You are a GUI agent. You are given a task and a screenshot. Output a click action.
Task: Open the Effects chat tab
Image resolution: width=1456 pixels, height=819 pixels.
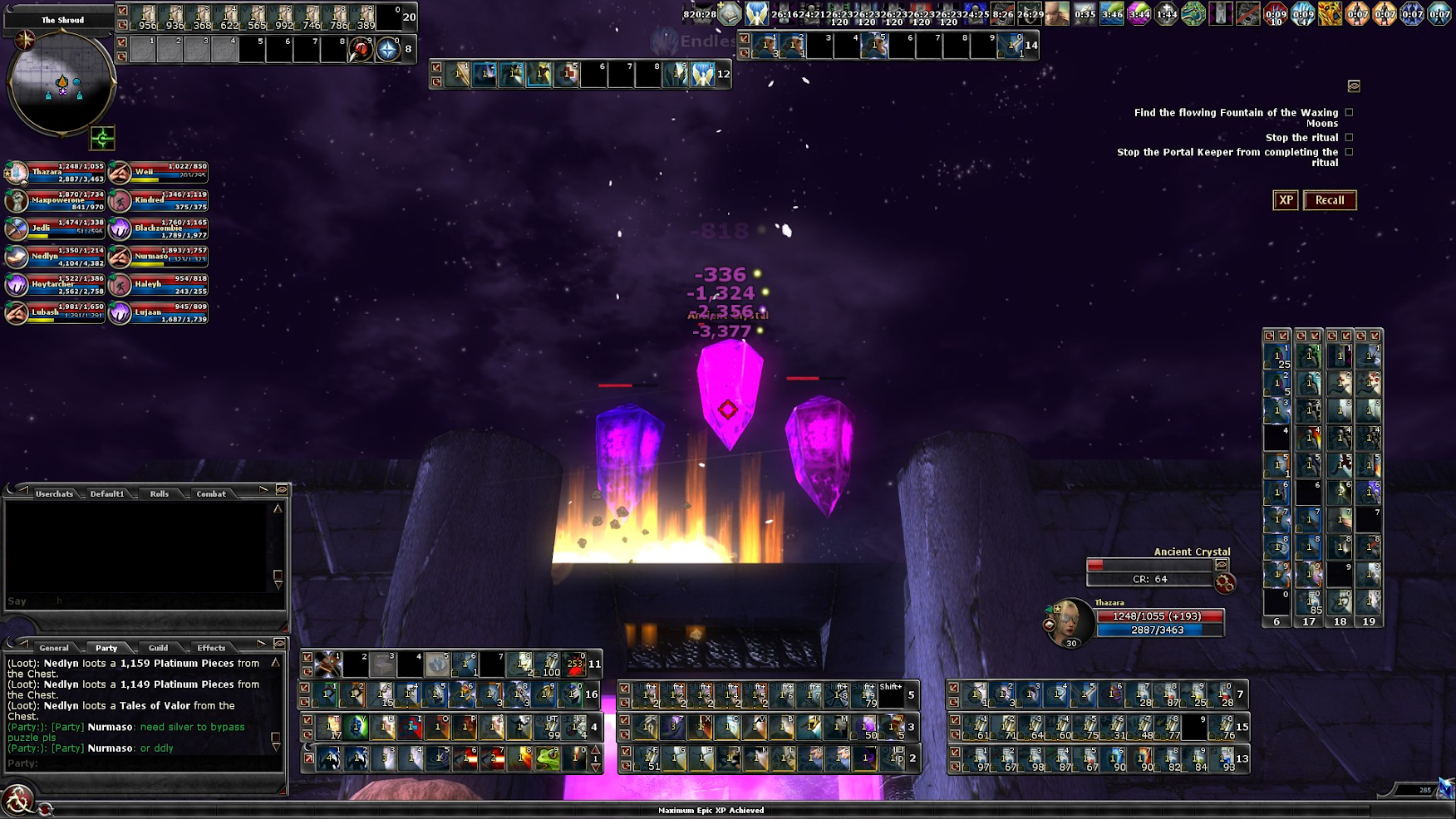pyautogui.click(x=211, y=648)
